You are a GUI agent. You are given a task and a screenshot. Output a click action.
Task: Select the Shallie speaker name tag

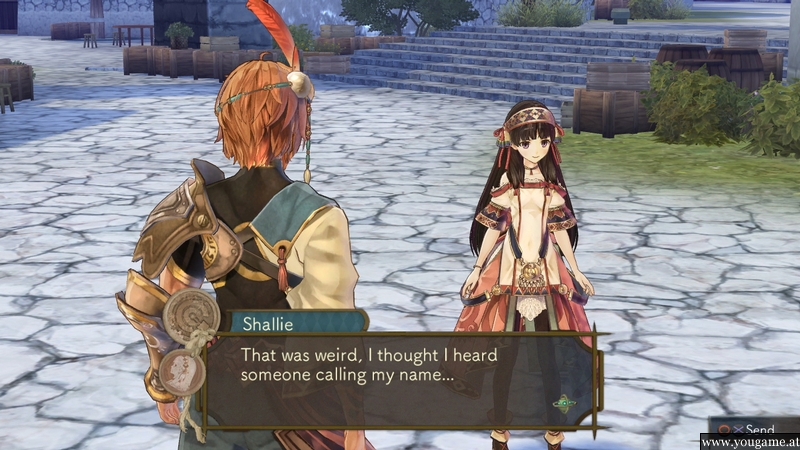(272, 322)
